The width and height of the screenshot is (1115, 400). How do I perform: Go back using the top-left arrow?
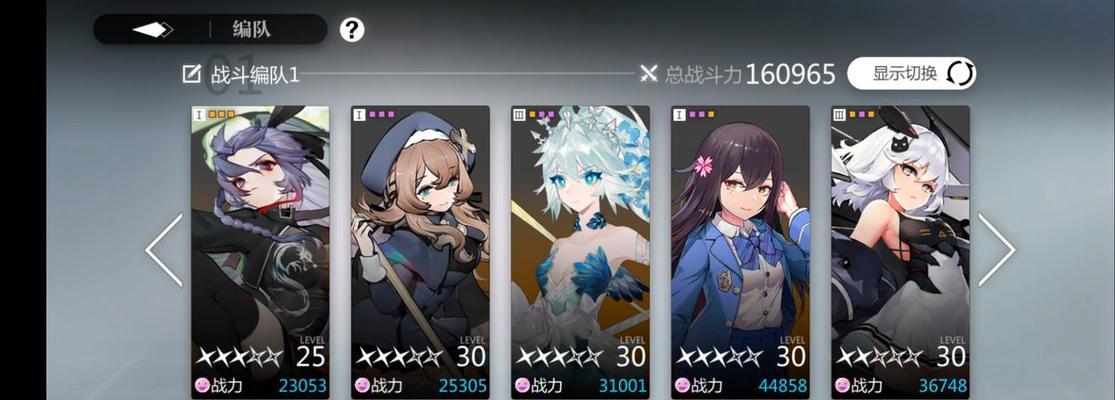(x=153, y=29)
